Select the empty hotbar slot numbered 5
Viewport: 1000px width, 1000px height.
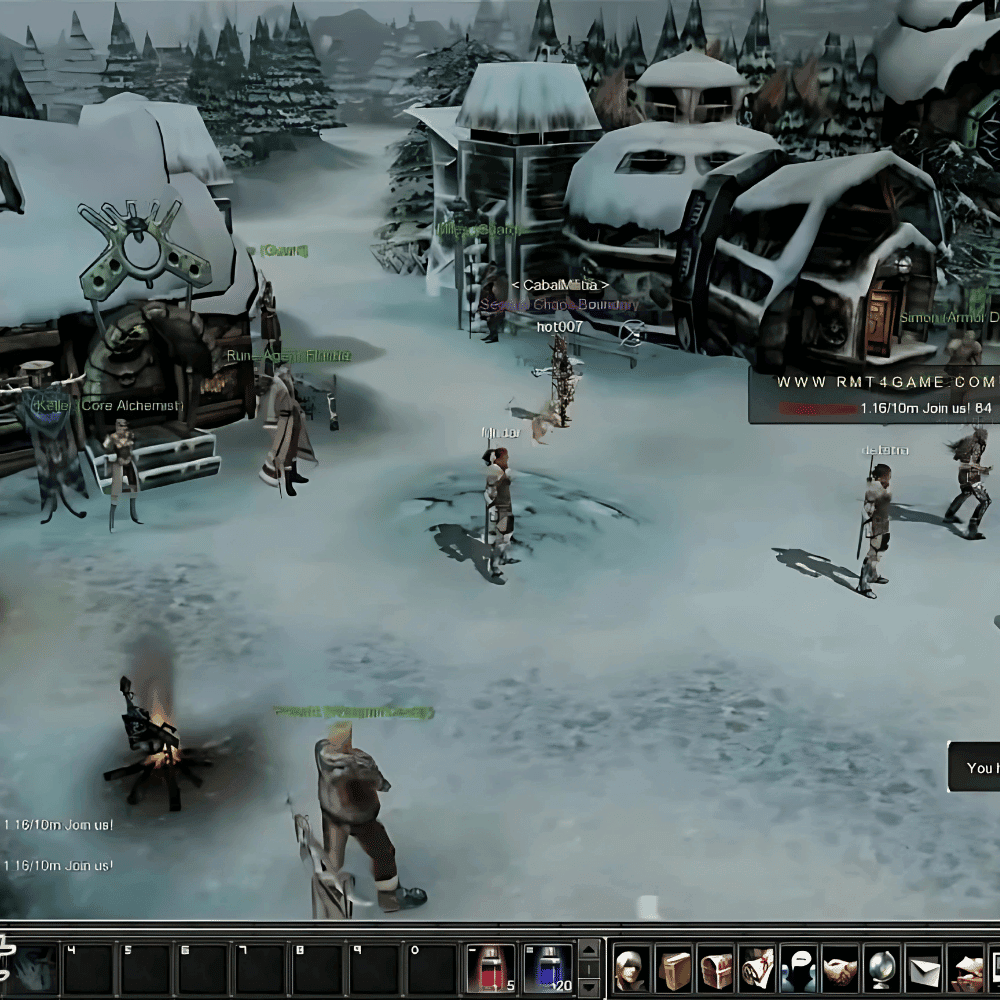click(144, 968)
